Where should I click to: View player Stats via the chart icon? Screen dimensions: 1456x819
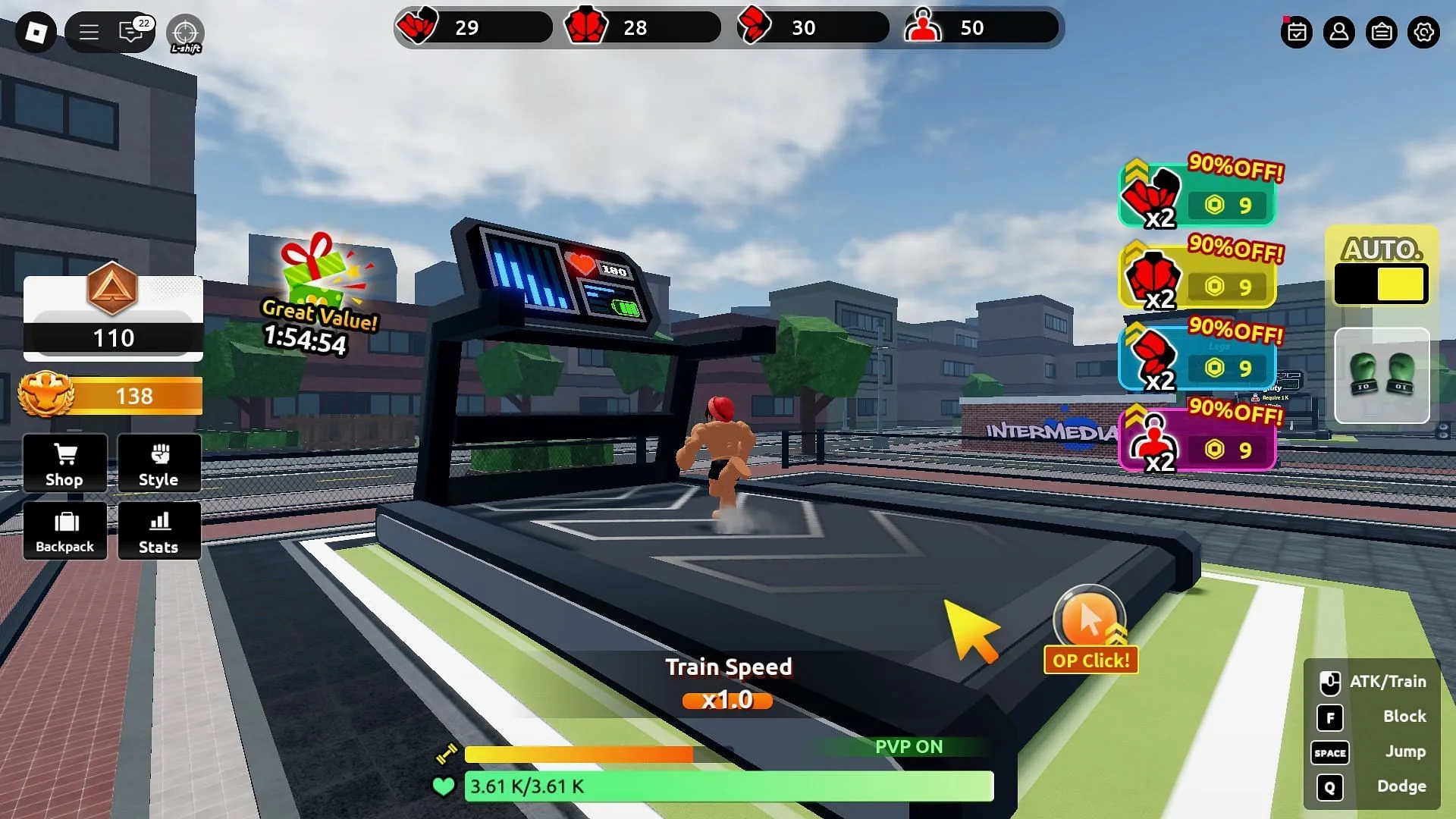158,531
